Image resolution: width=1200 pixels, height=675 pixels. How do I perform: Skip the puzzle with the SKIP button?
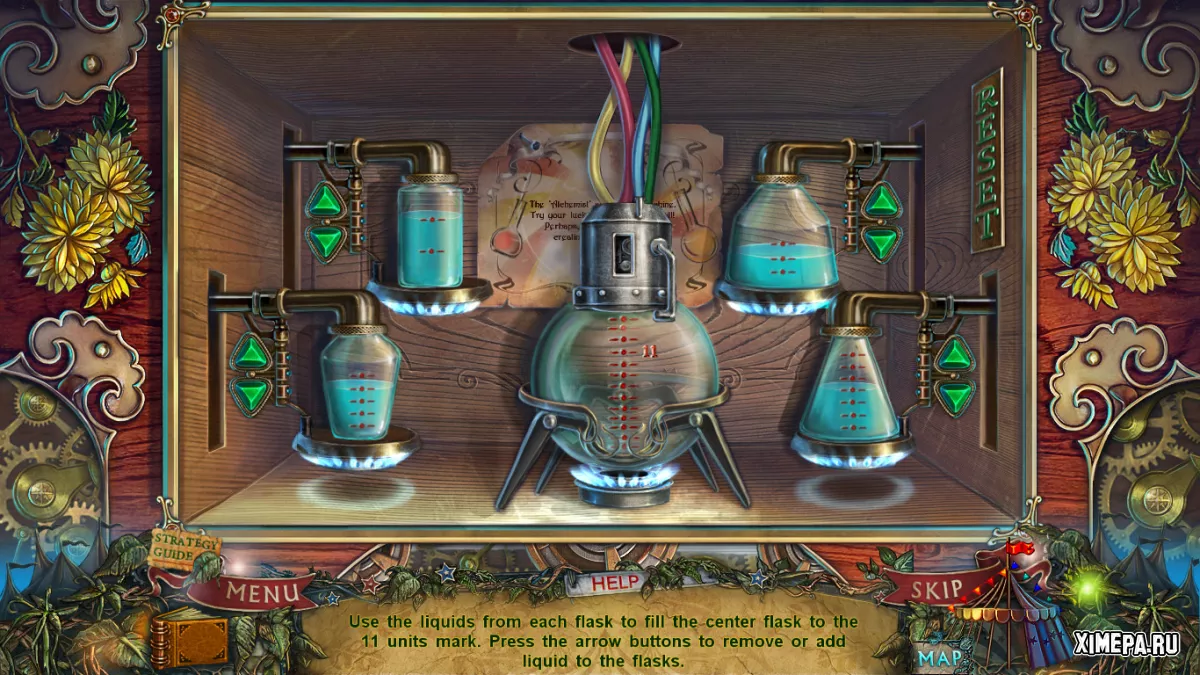[x=935, y=589]
